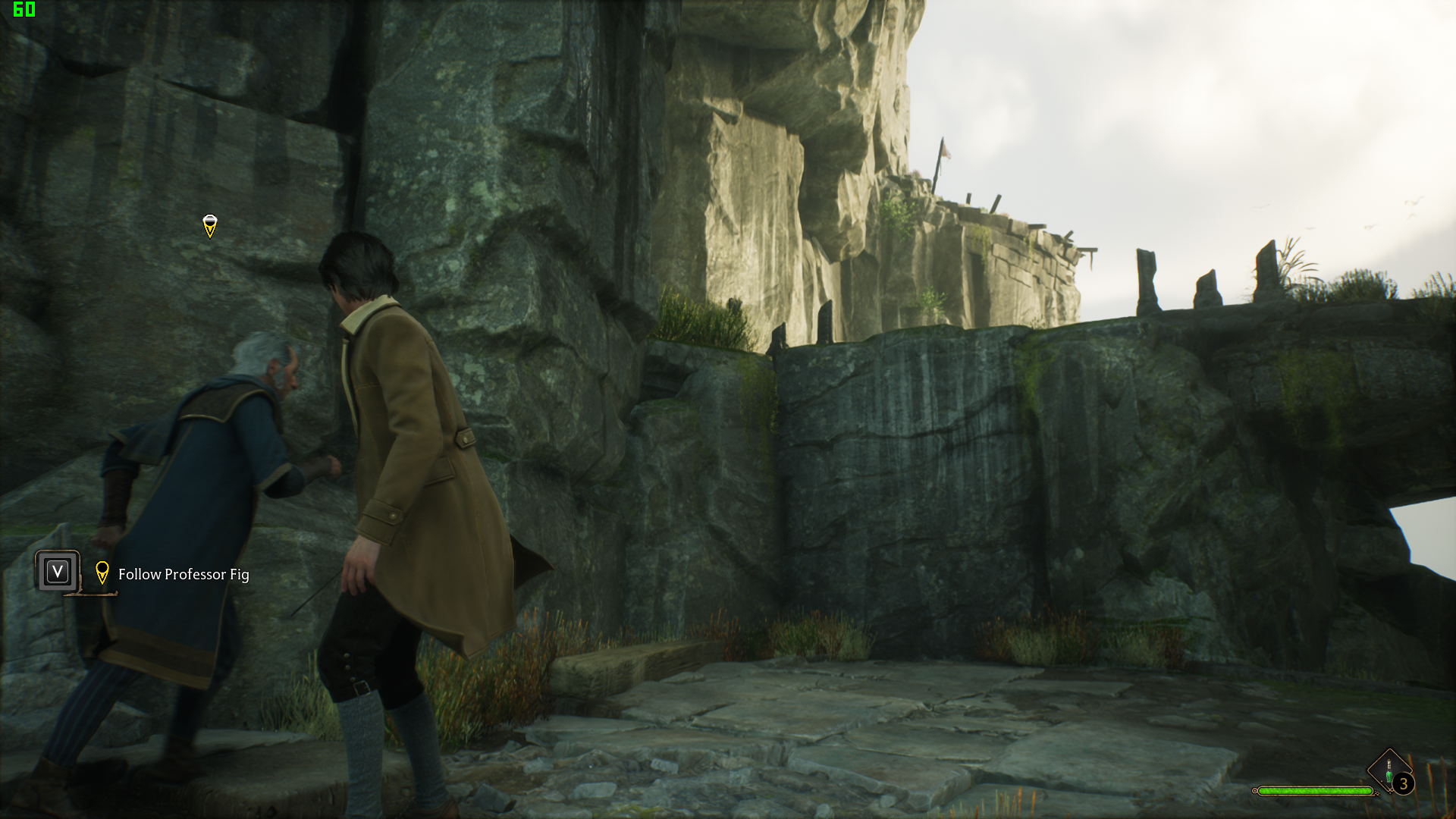Select the Follow Professor Fig objective tracker
The image size is (1456, 819).
click(183, 574)
